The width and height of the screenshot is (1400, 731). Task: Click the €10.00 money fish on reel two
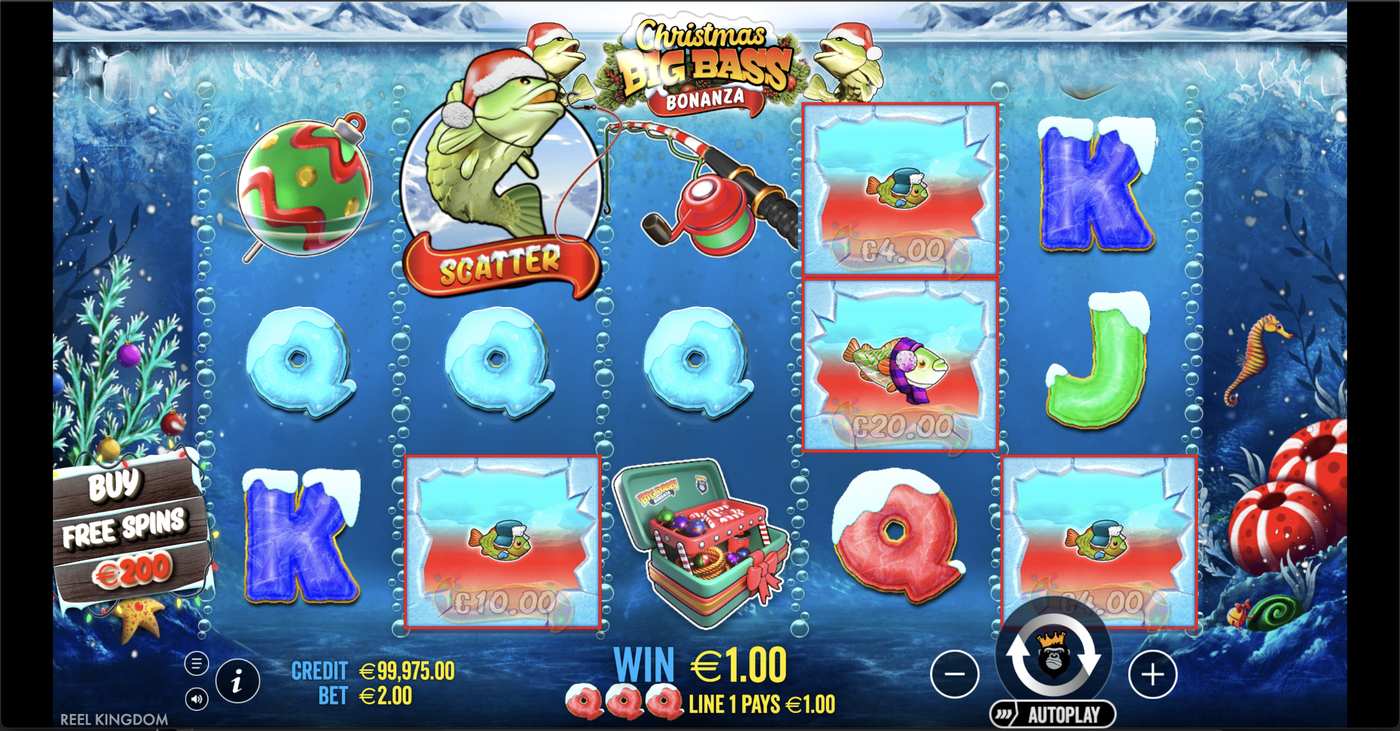click(502, 540)
